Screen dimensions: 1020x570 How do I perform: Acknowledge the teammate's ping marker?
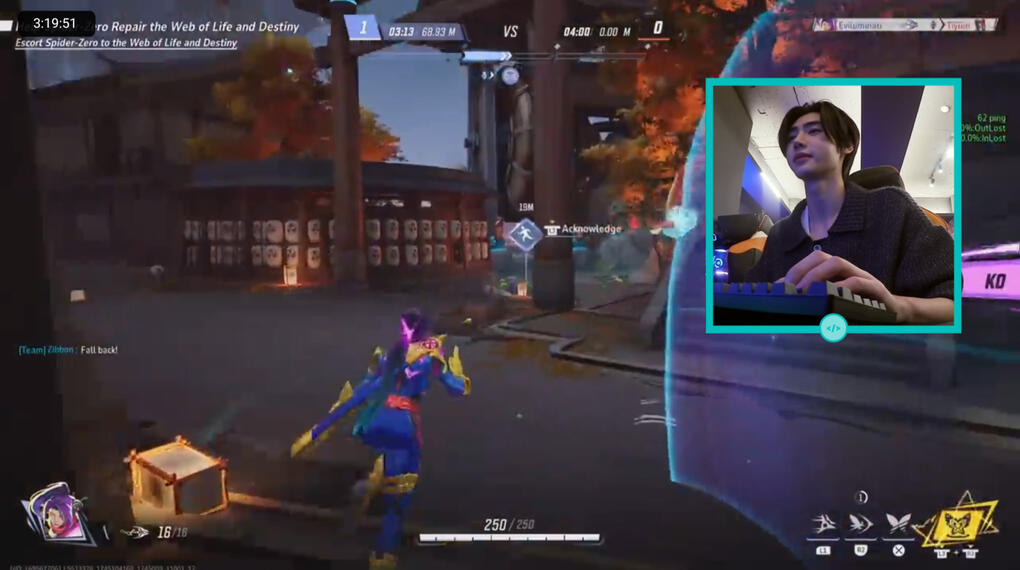click(x=524, y=235)
